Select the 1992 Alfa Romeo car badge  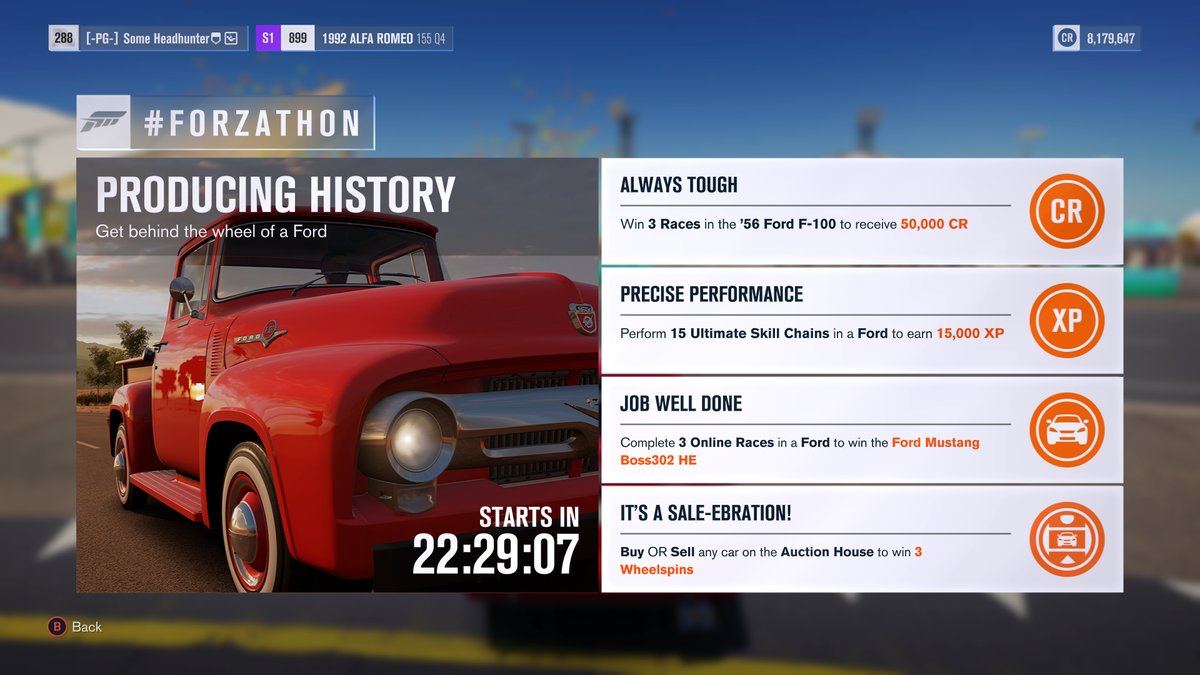[x=354, y=39]
